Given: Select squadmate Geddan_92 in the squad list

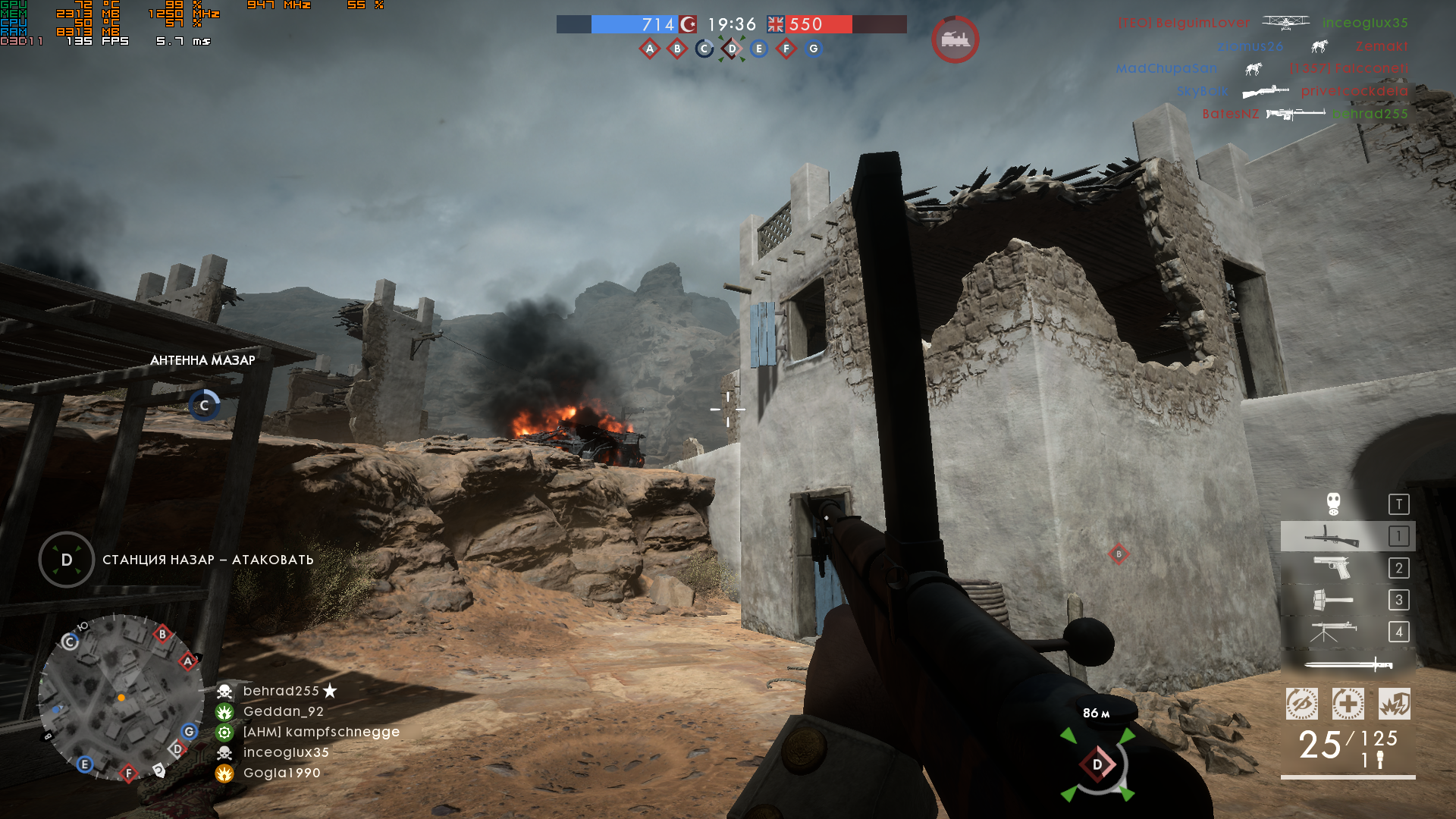Looking at the screenshot, I should pyautogui.click(x=283, y=711).
